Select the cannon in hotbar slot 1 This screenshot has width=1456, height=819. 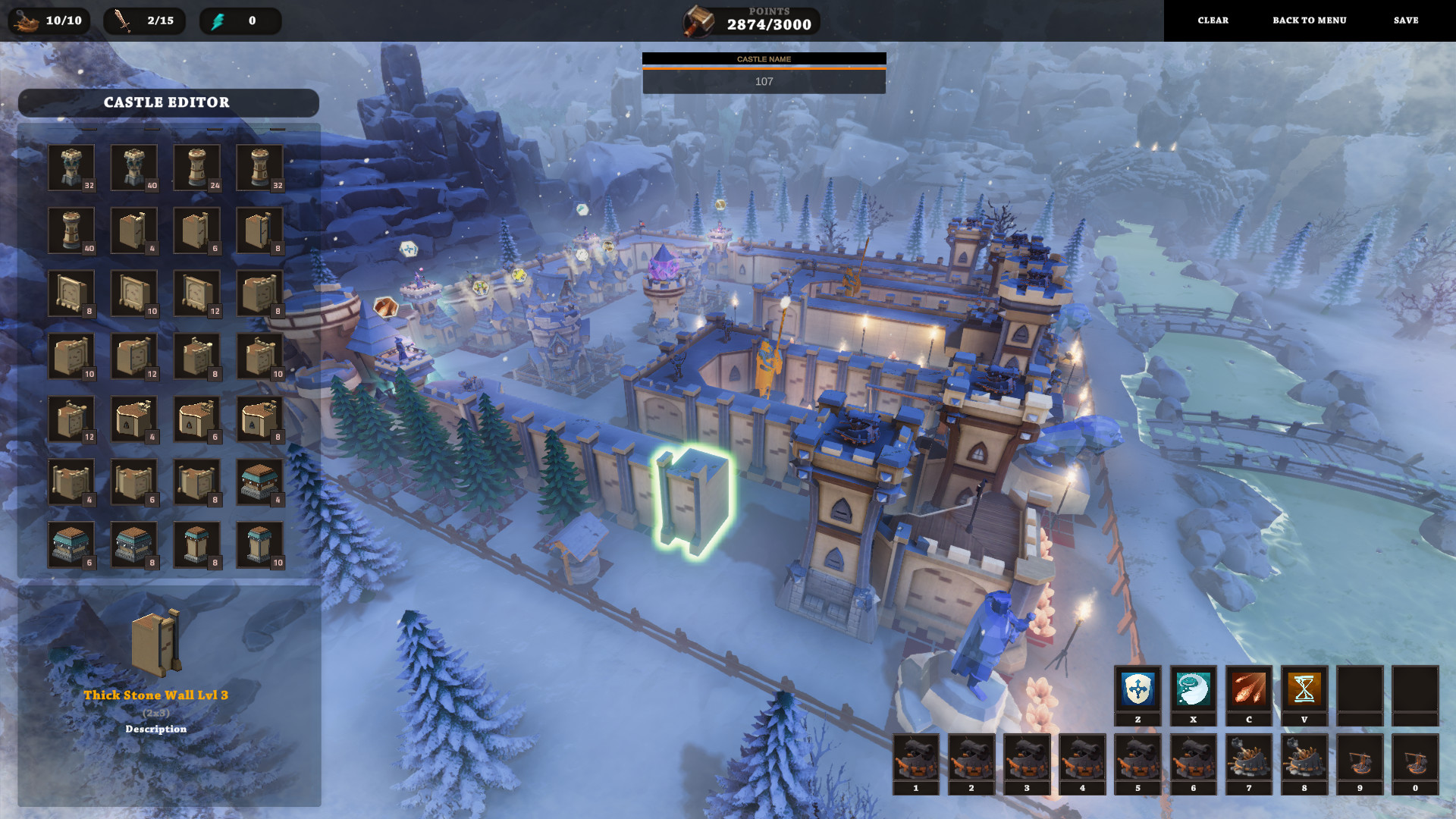[915, 758]
